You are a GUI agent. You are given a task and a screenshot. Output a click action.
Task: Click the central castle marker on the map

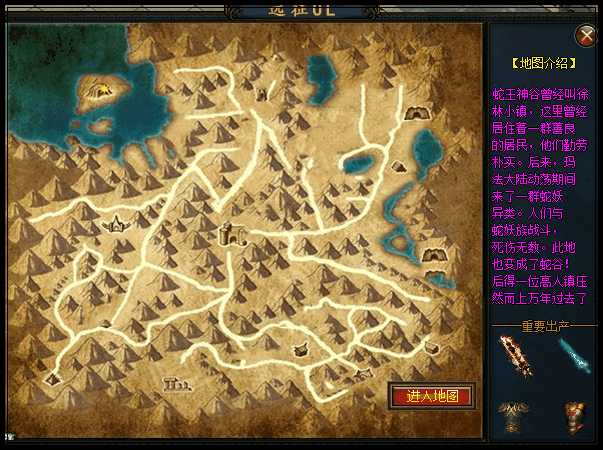pyautogui.click(x=231, y=236)
